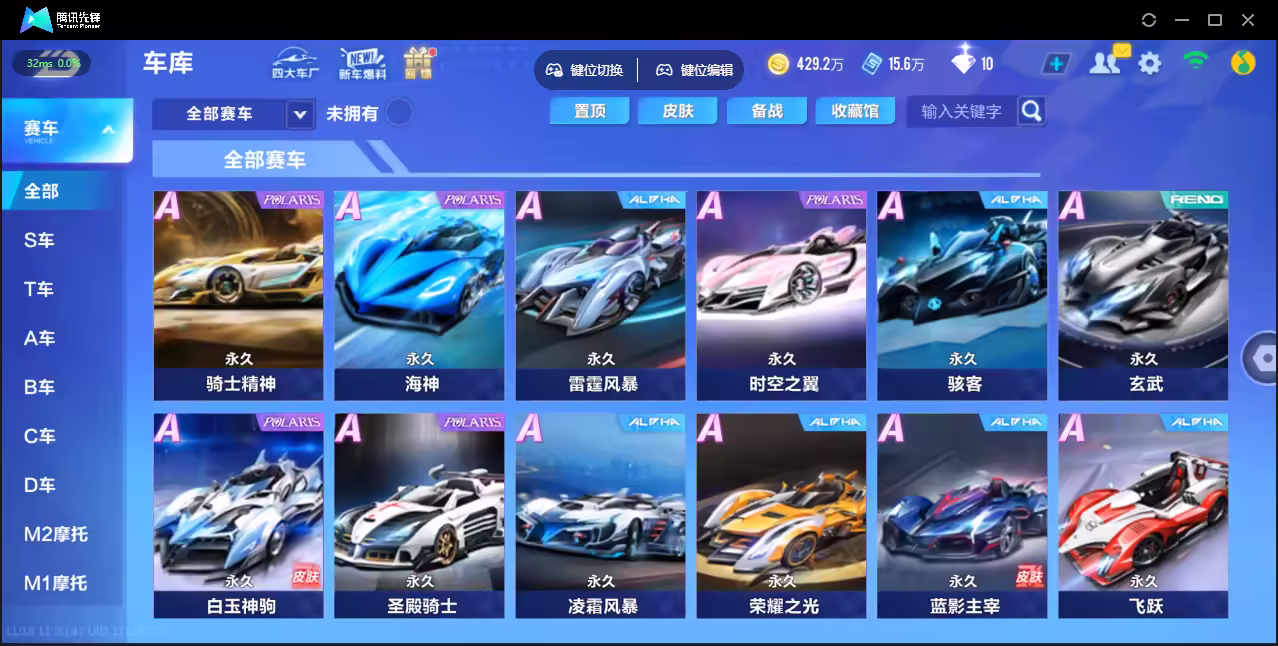Open the gear settings icon
1278x646 pixels.
[1150, 64]
